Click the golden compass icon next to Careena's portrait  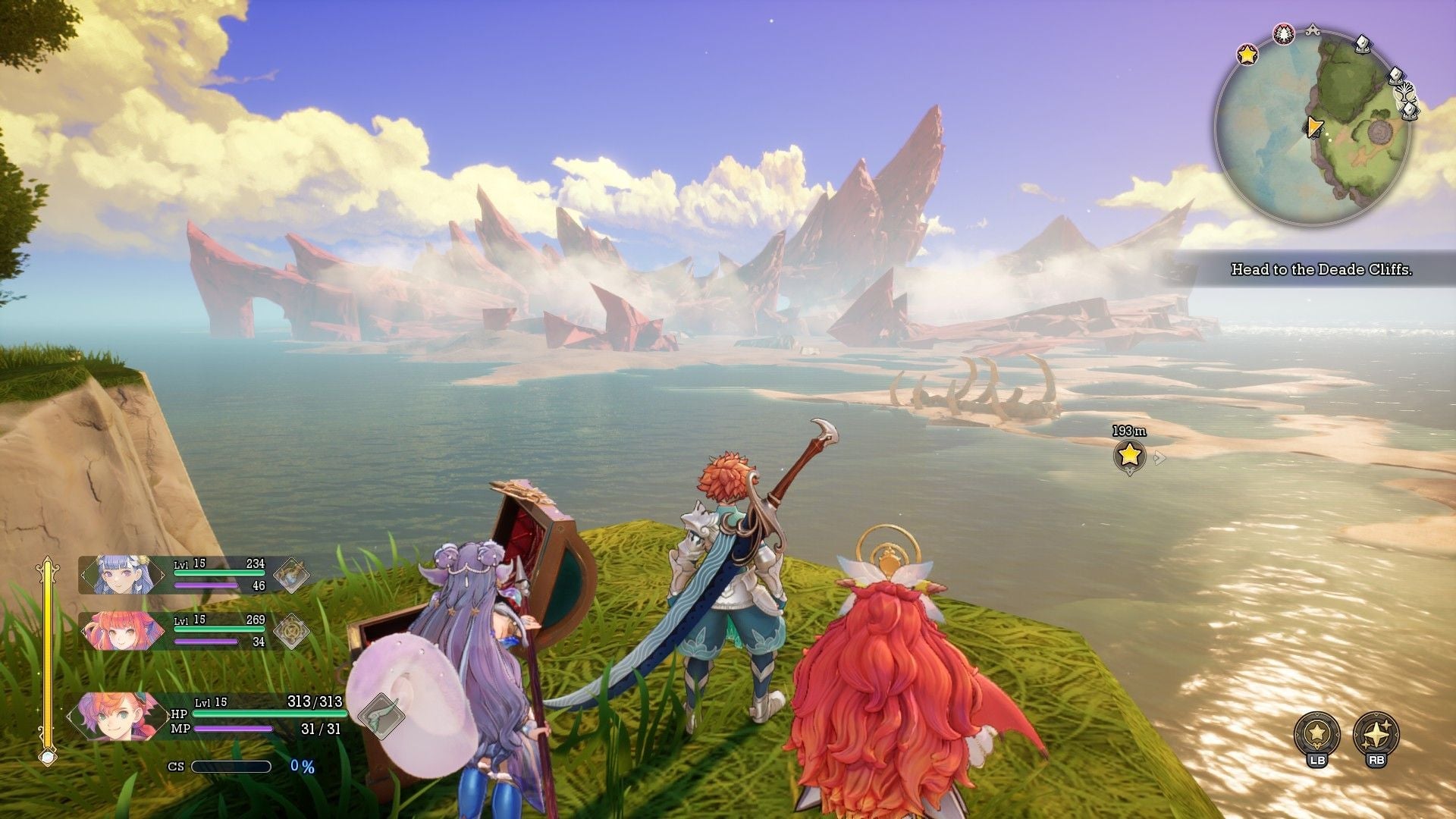click(x=290, y=632)
